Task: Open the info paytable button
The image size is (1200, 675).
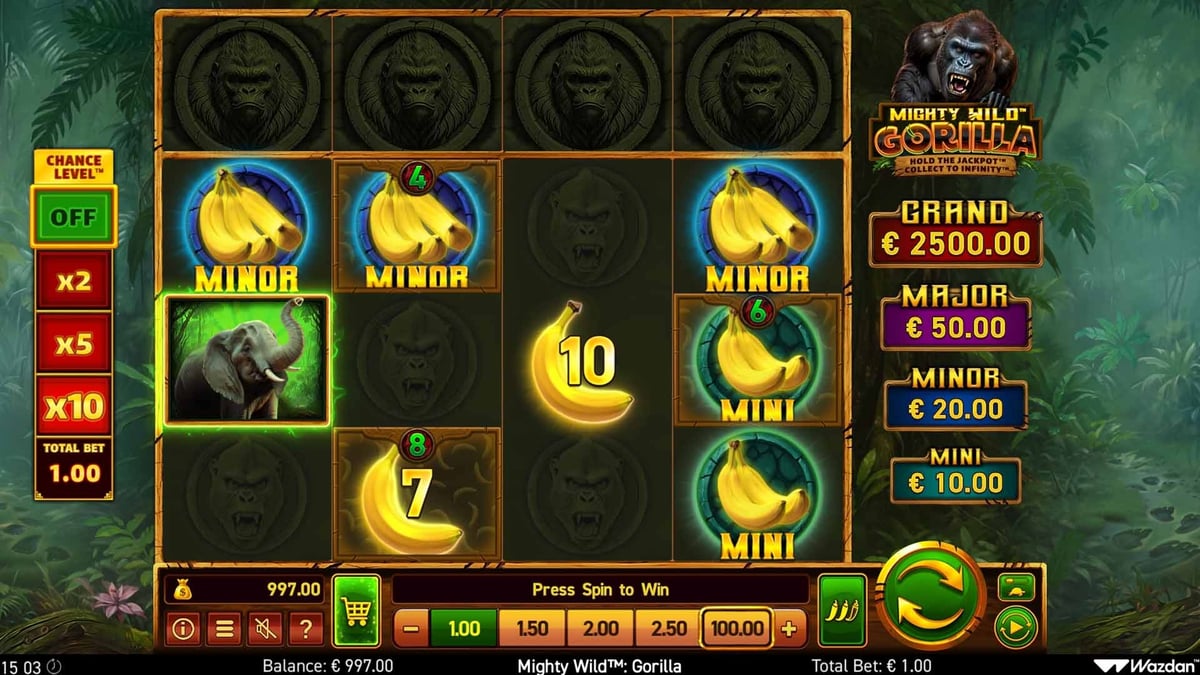Action: point(182,629)
